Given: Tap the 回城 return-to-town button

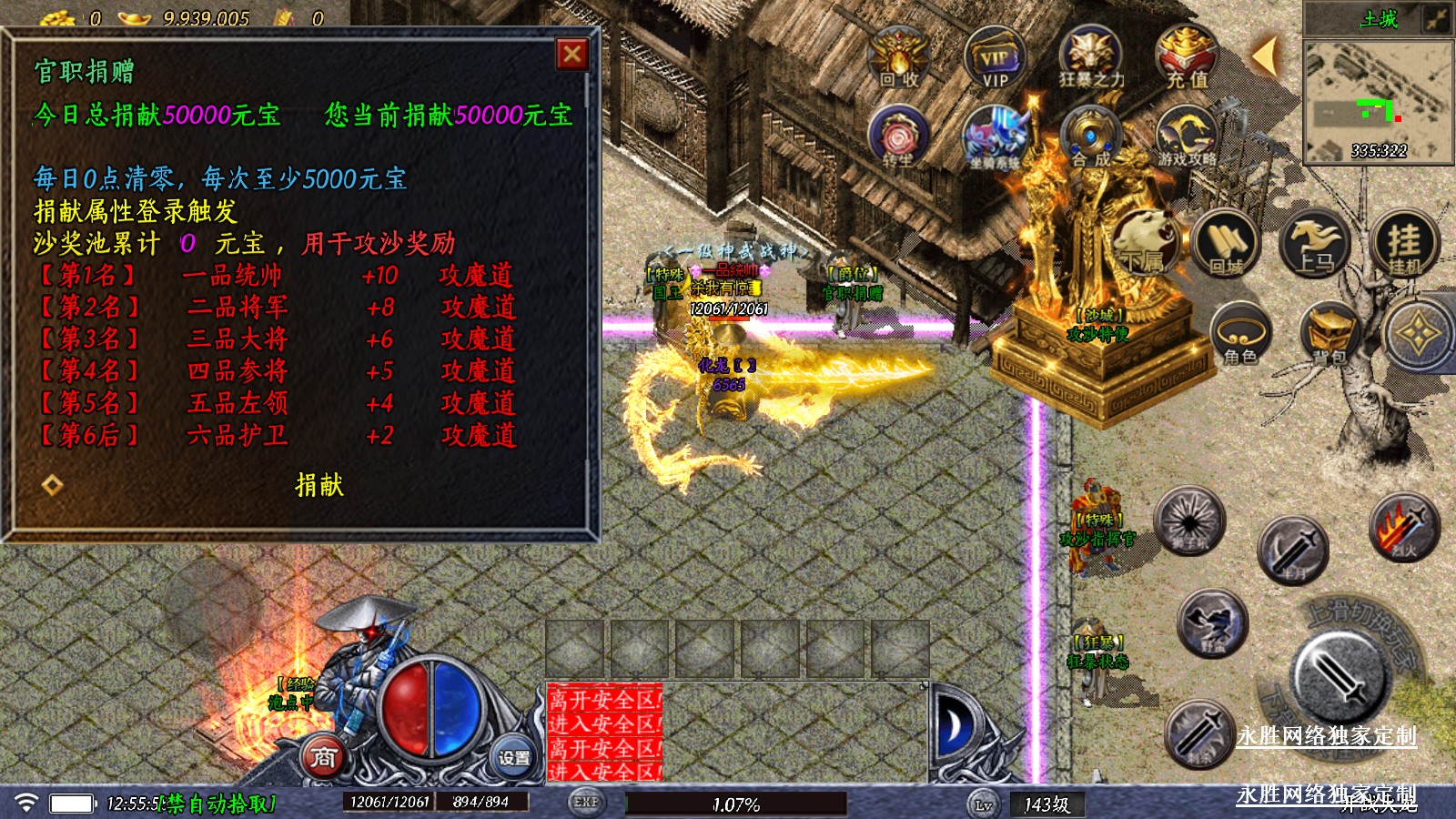Looking at the screenshot, I should [x=1226, y=243].
